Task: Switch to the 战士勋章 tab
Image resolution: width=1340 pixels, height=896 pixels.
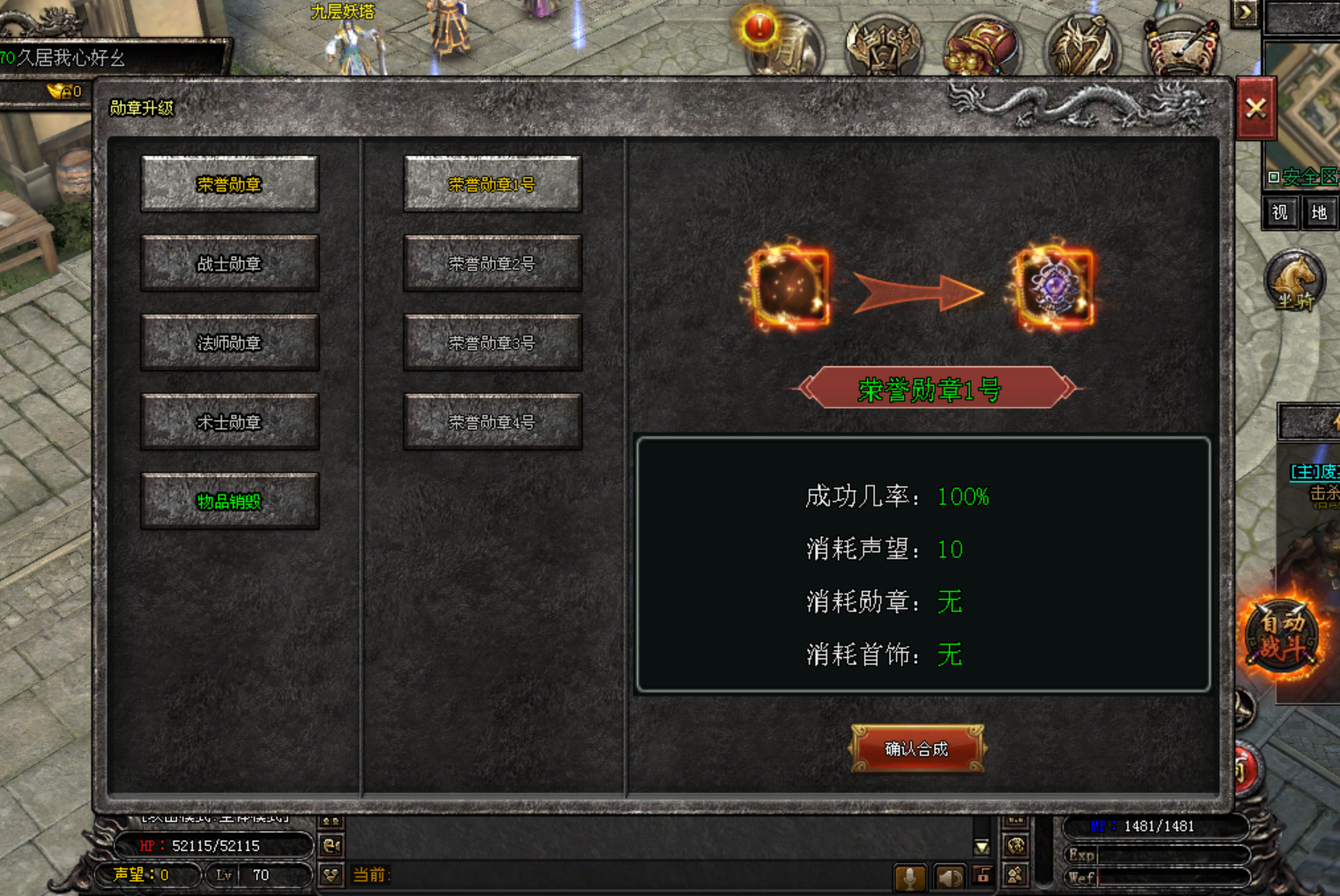Action: 230,263
